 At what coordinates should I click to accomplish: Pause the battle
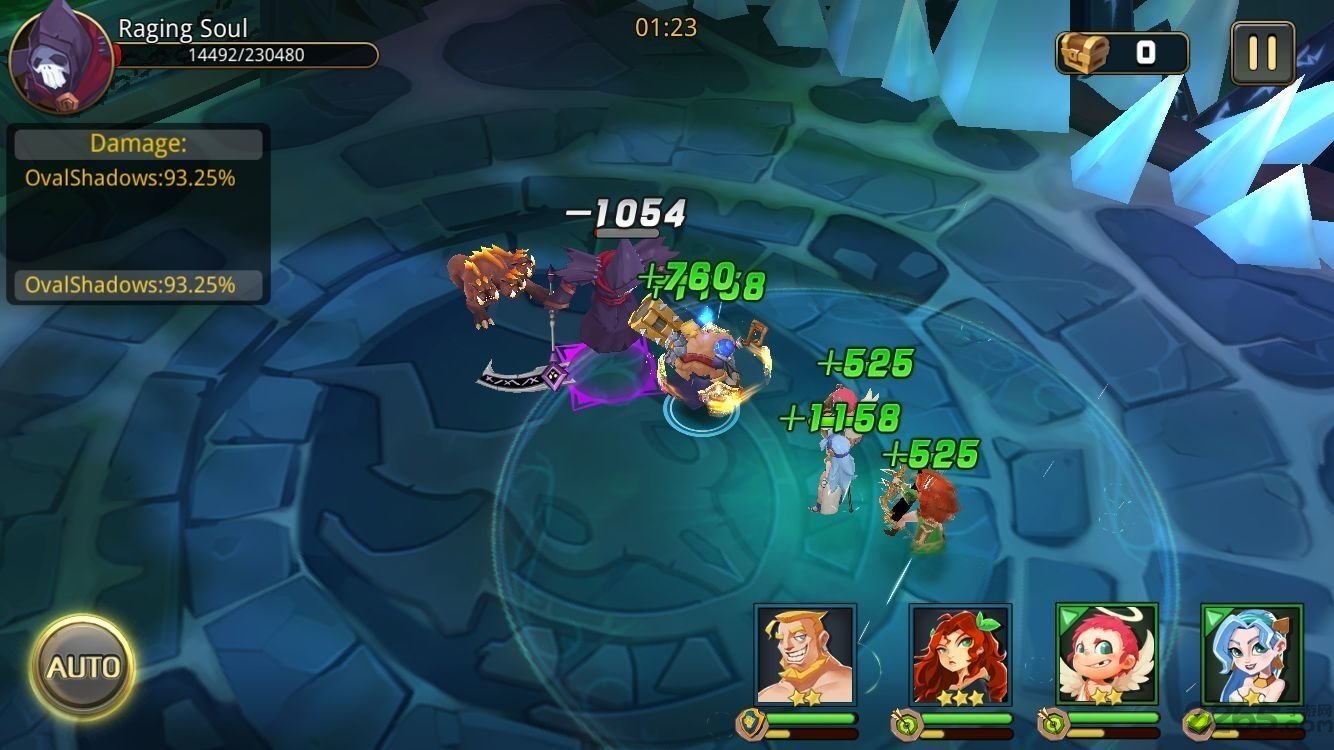pos(1262,53)
